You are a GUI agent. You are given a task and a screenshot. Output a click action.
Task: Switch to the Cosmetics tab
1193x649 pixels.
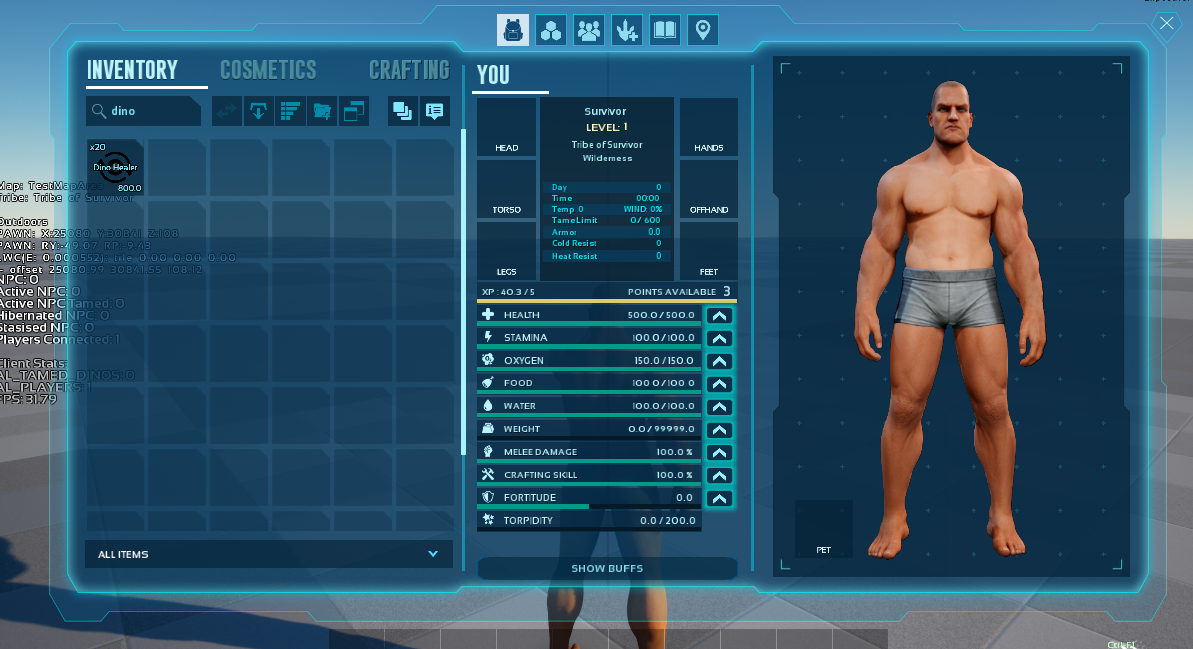[268, 70]
